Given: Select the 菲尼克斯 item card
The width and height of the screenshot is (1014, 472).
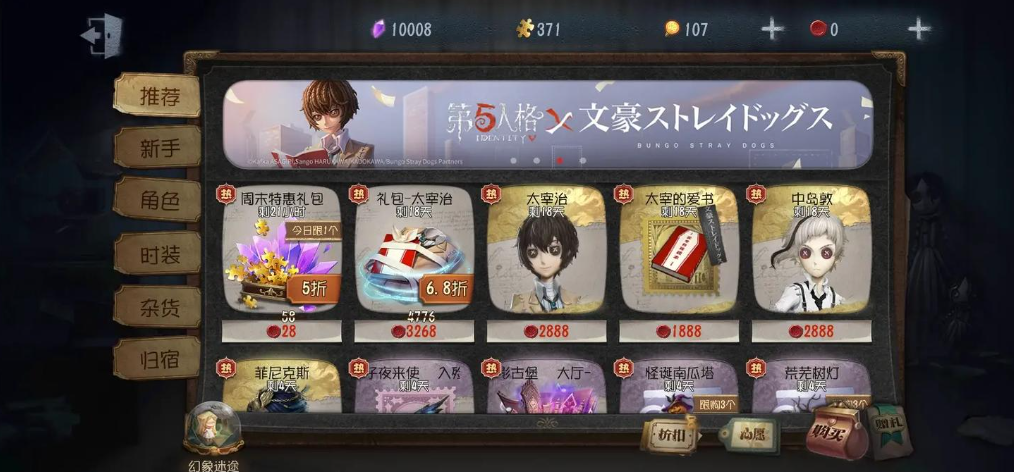Looking at the screenshot, I should (x=281, y=388).
